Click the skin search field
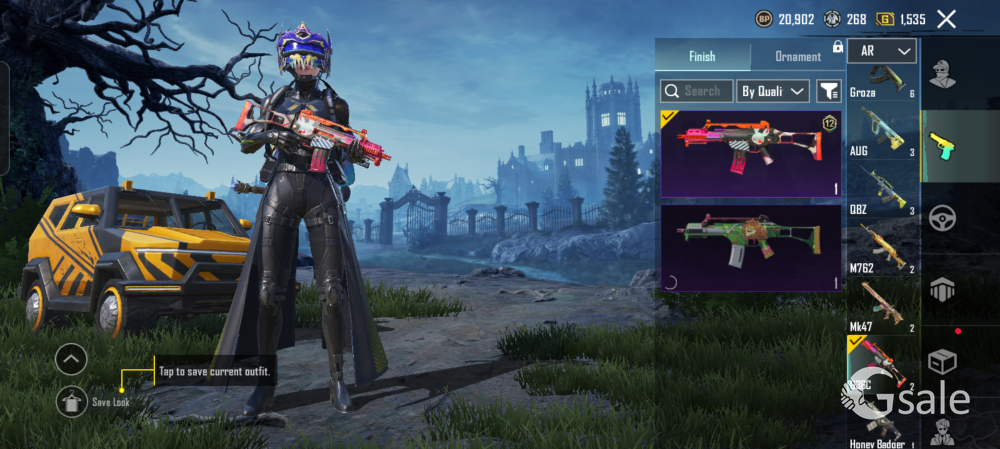 (x=697, y=91)
